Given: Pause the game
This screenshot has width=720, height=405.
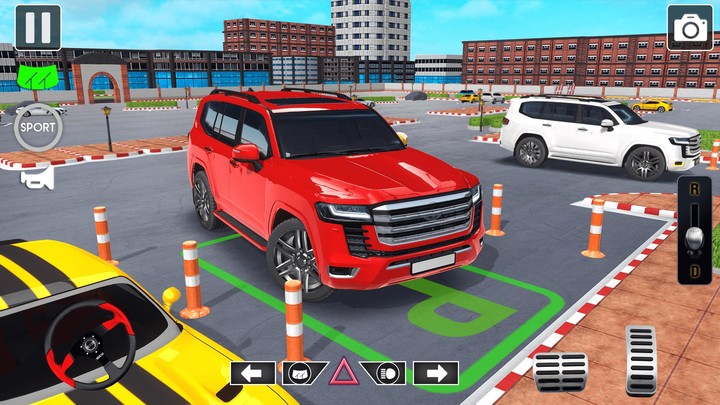Looking at the screenshot, I should [38, 27].
